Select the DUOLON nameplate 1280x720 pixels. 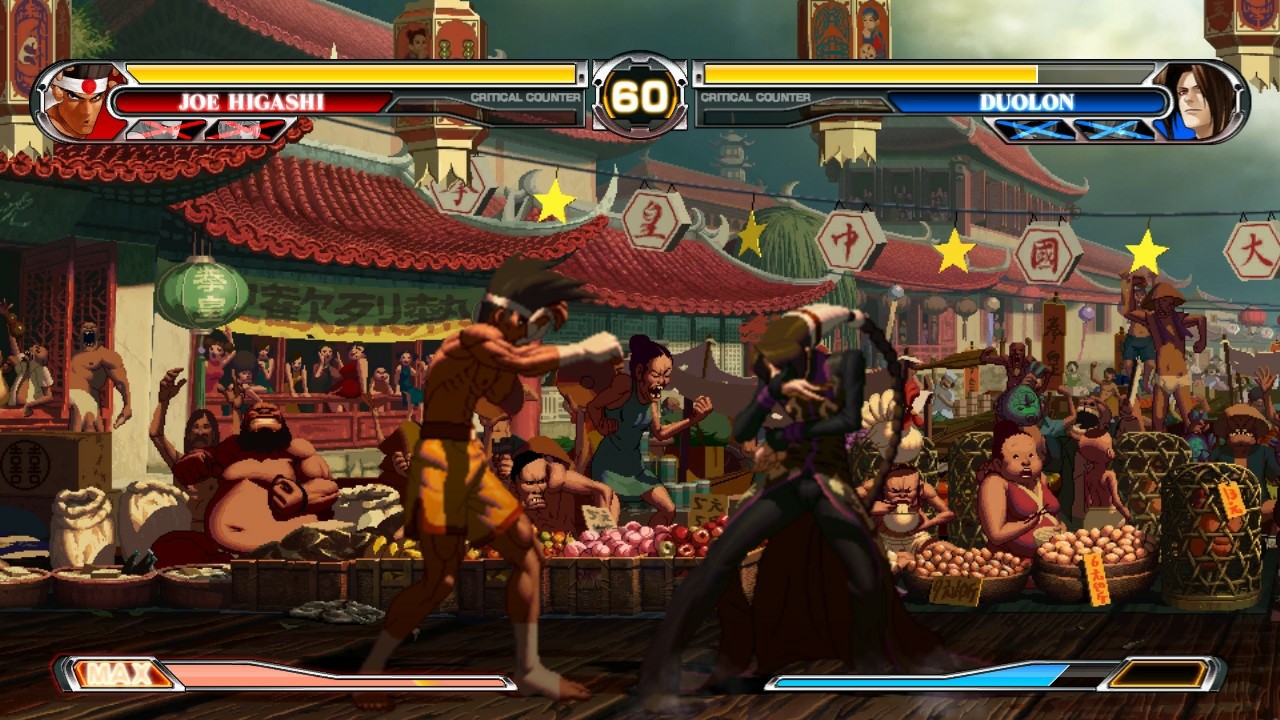click(x=1030, y=101)
